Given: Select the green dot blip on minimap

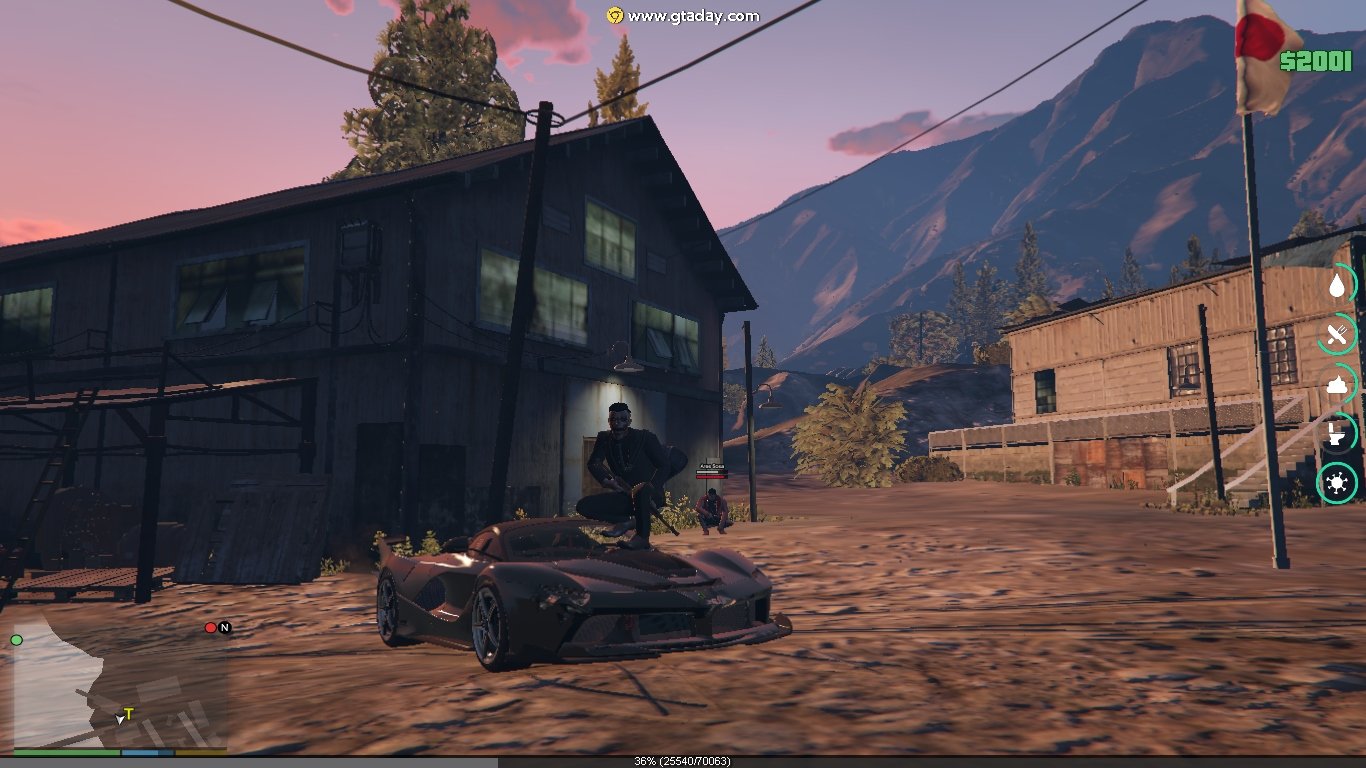Looking at the screenshot, I should point(16,640).
